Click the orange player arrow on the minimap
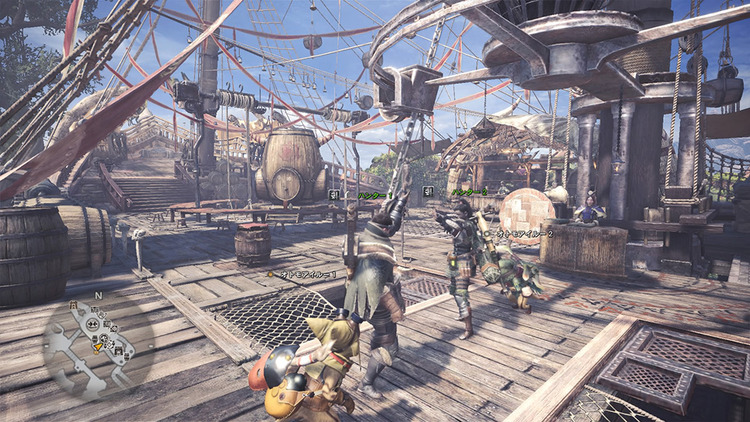 [x=97, y=348]
